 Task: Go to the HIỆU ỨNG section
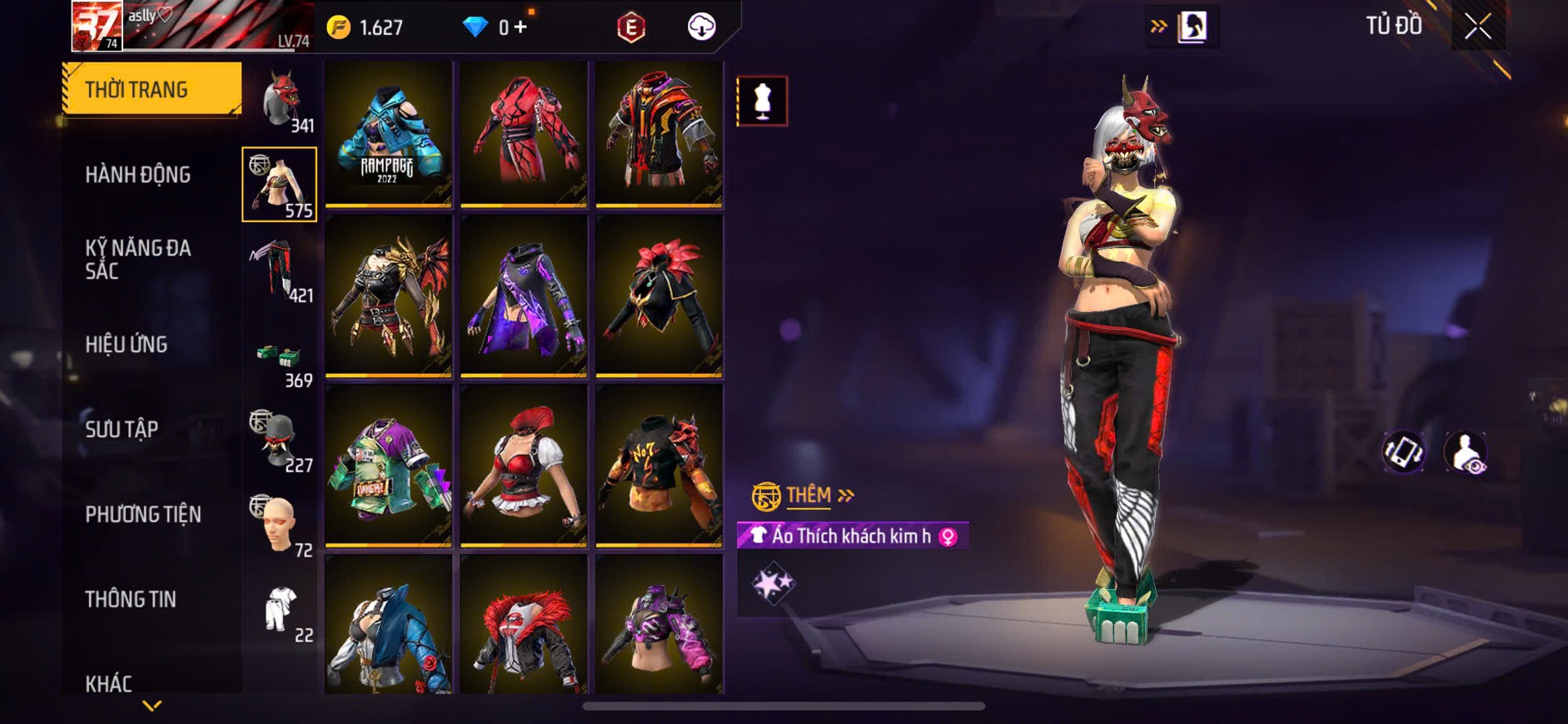127,345
